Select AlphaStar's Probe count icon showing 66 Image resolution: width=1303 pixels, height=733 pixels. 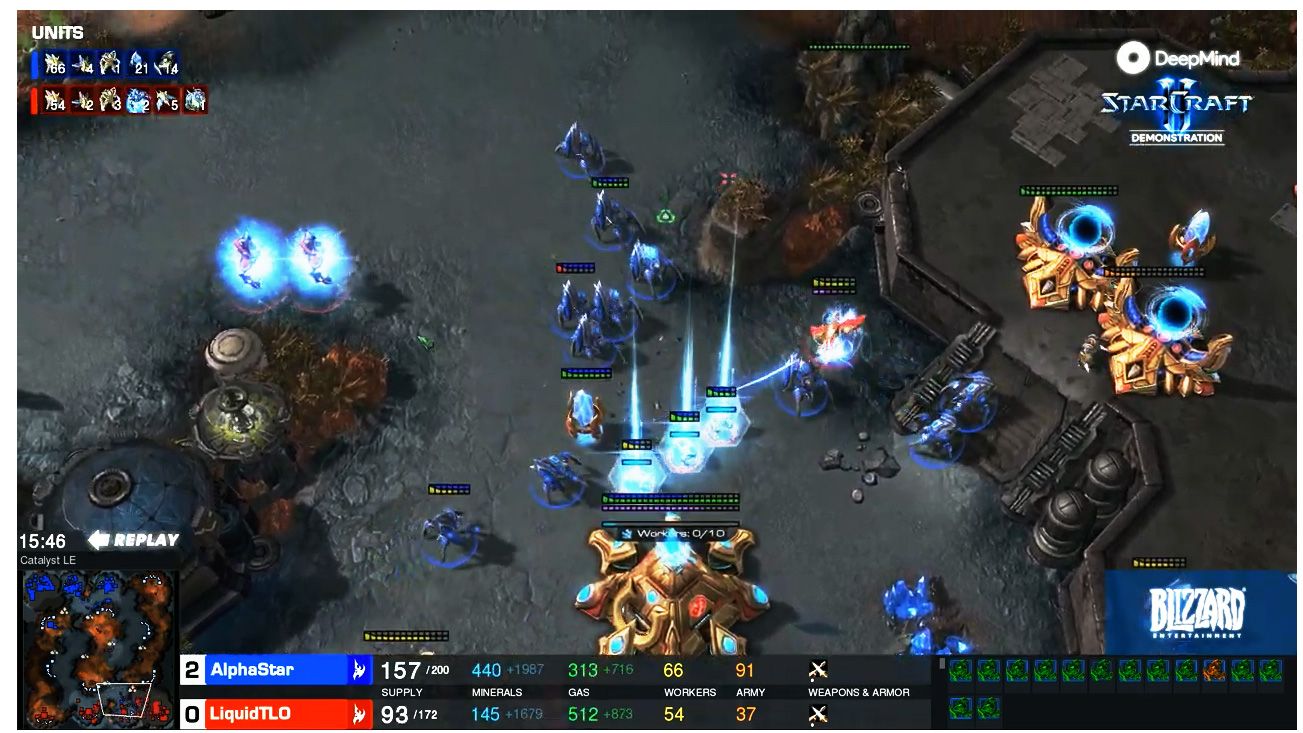(x=53, y=63)
